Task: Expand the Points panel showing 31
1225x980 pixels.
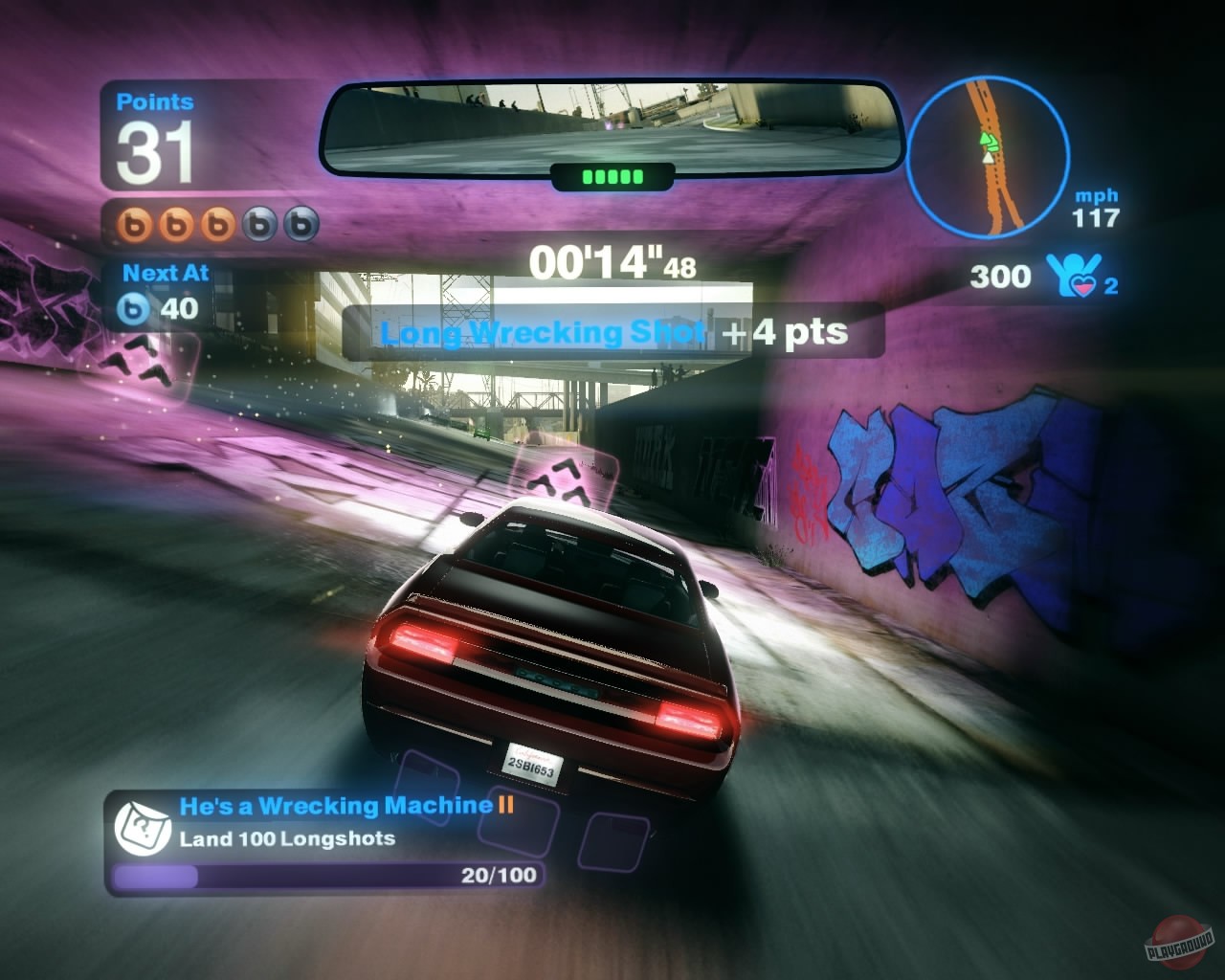Action: click(153, 134)
